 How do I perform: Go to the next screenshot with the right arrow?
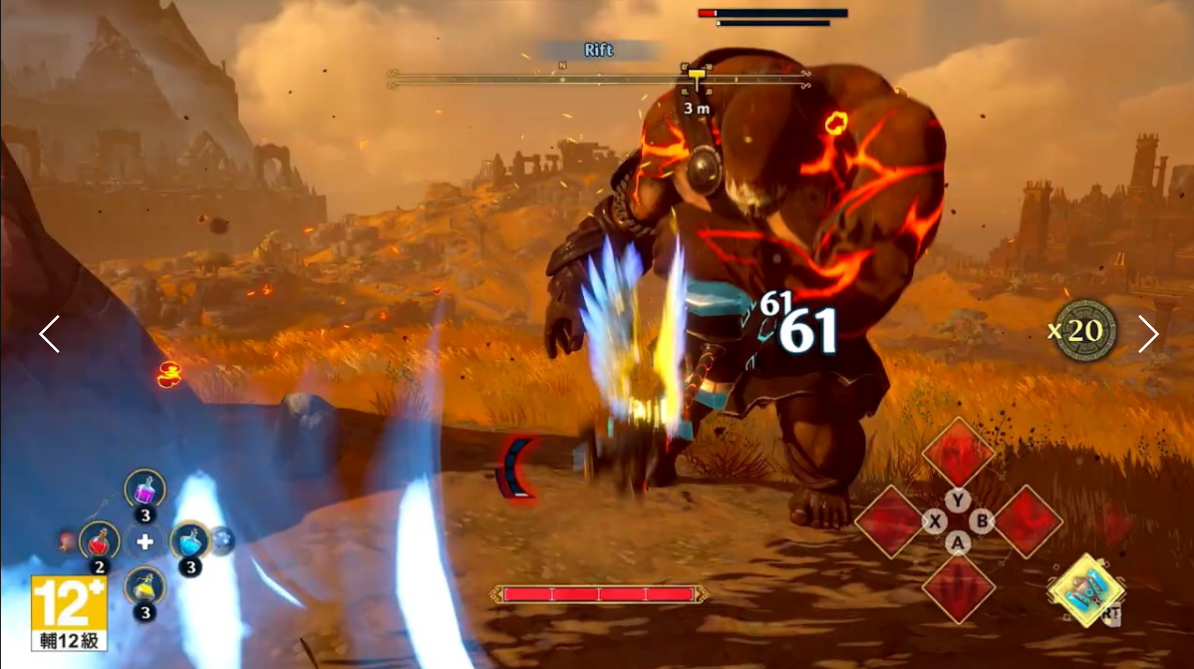[1148, 334]
